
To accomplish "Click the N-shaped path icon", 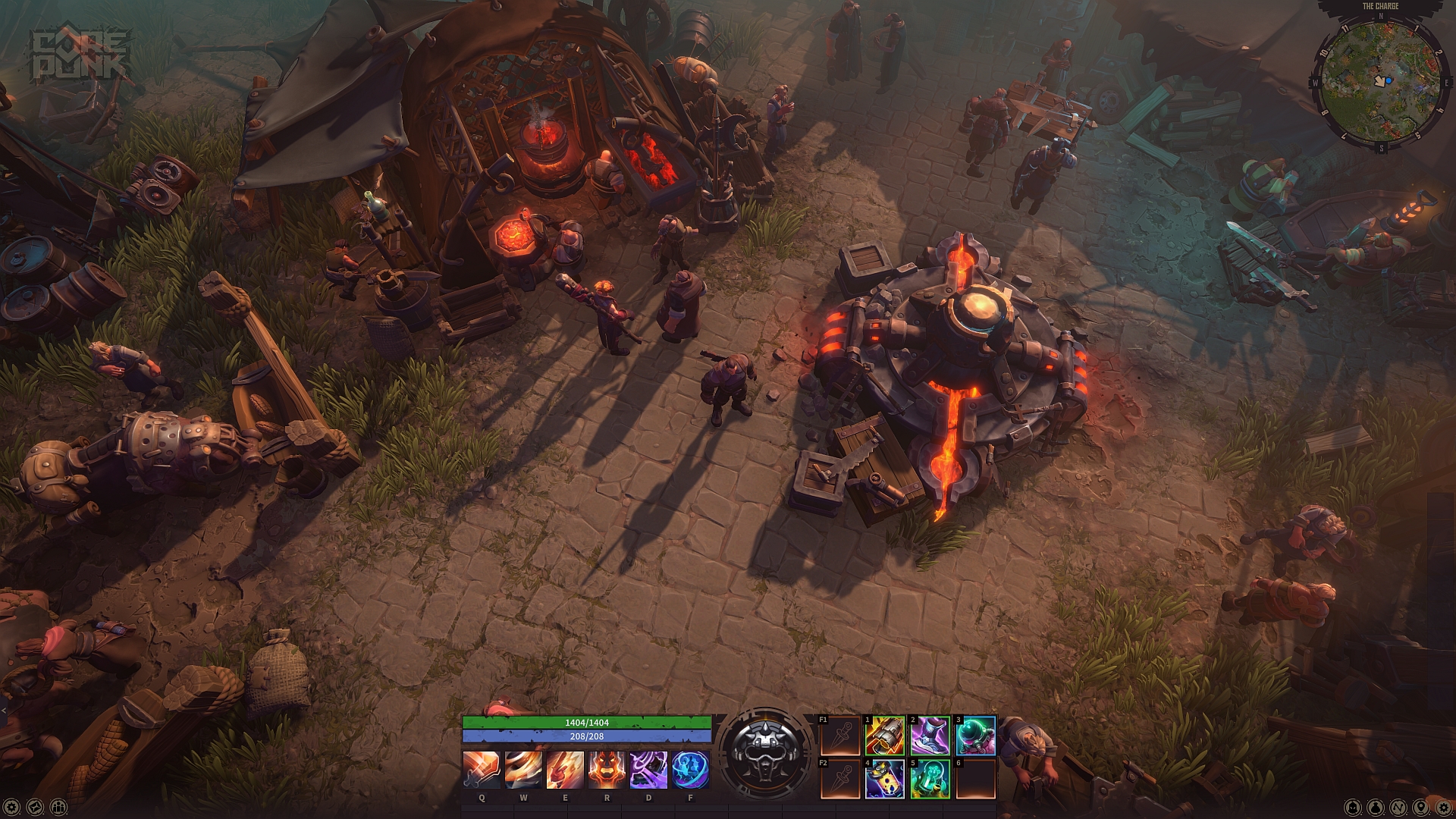I will (1399, 807).
